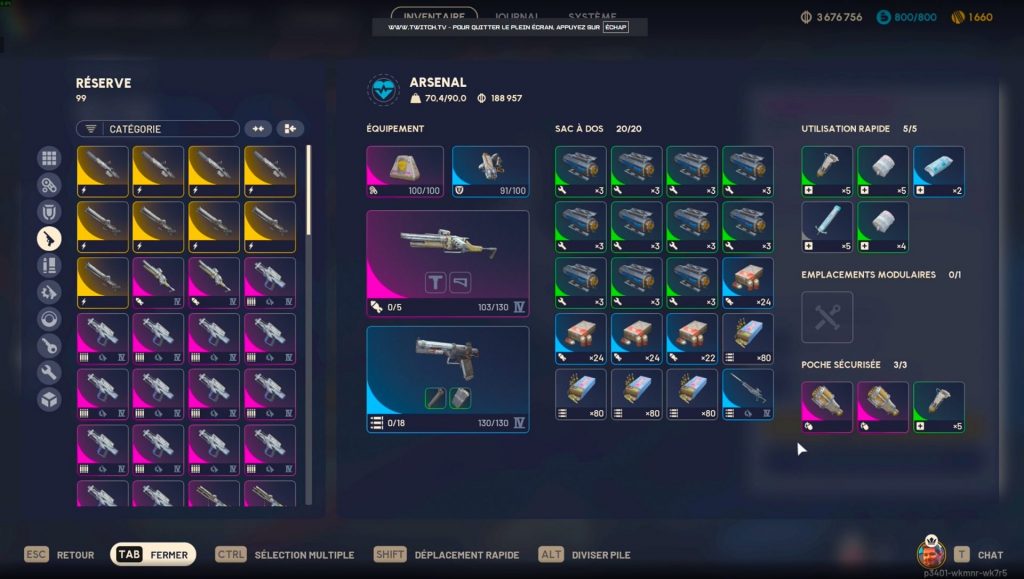The height and width of the screenshot is (579, 1024).
Task: Open the Système tab
Action: point(592,16)
